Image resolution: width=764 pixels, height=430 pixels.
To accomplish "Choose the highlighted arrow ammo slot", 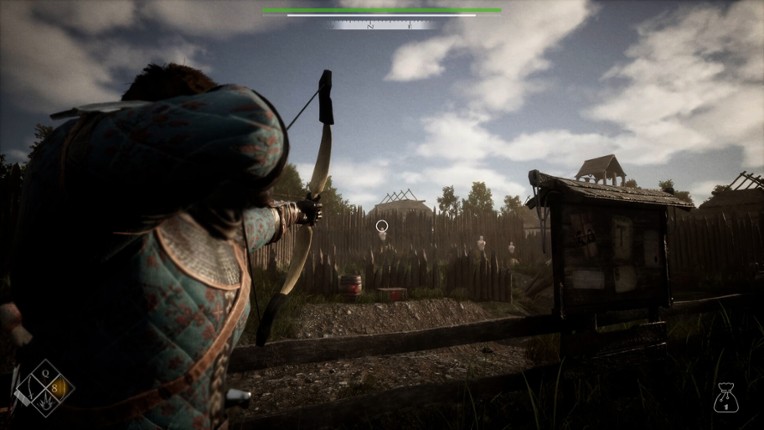I will 57,386.
